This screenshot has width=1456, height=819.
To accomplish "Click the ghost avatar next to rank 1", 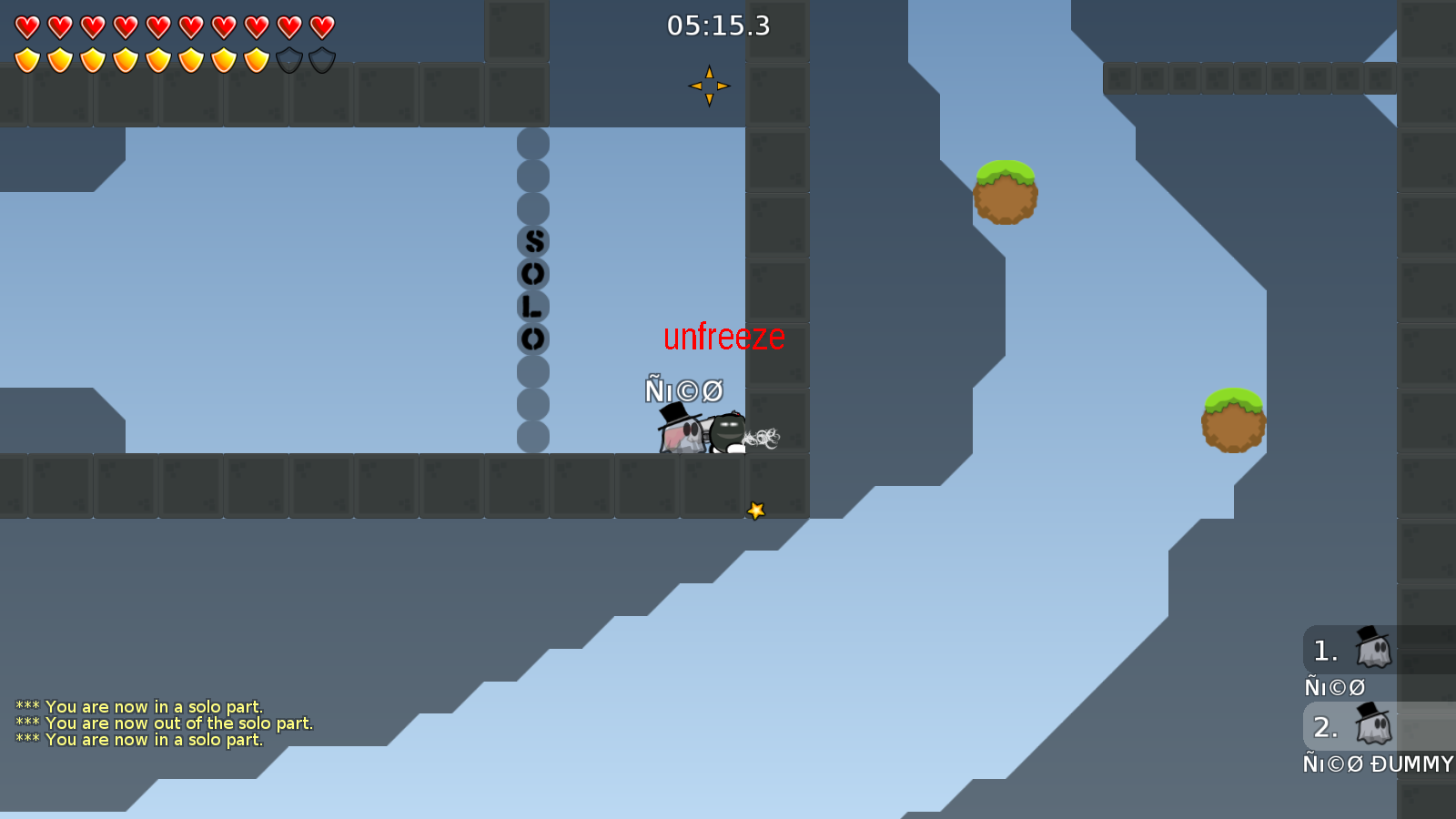I will pyautogui.click(x=1372, y=649).
